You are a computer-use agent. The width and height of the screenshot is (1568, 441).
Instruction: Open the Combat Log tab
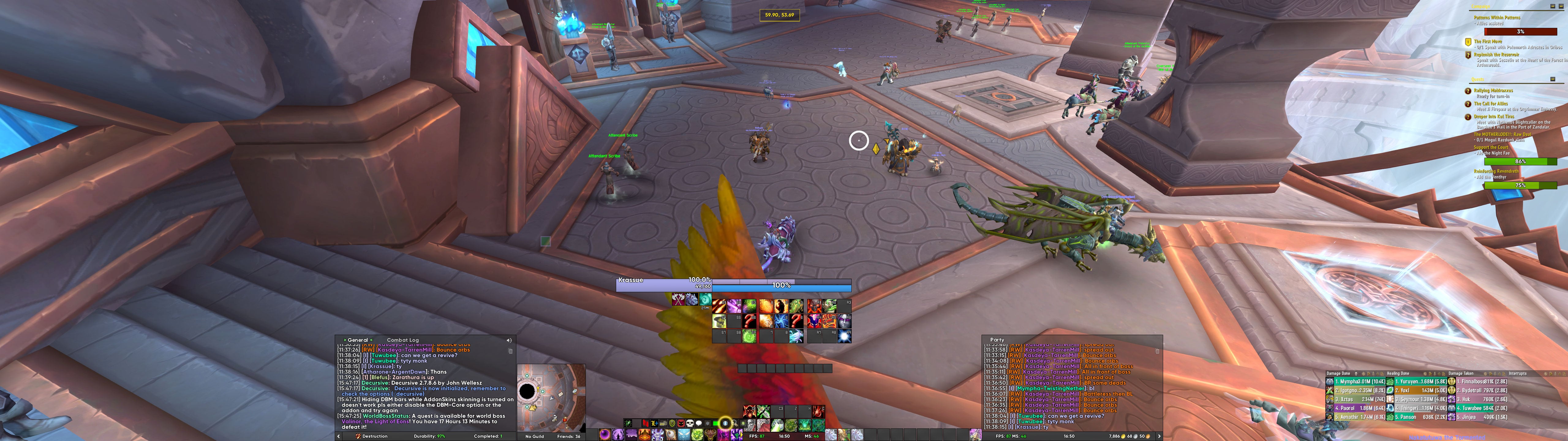(402, 340)
